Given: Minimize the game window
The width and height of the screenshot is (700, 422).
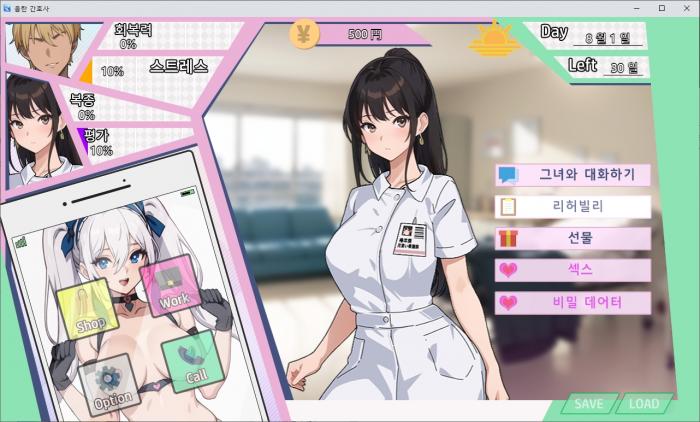Looking at the screenshot, I should click(637, 7).
